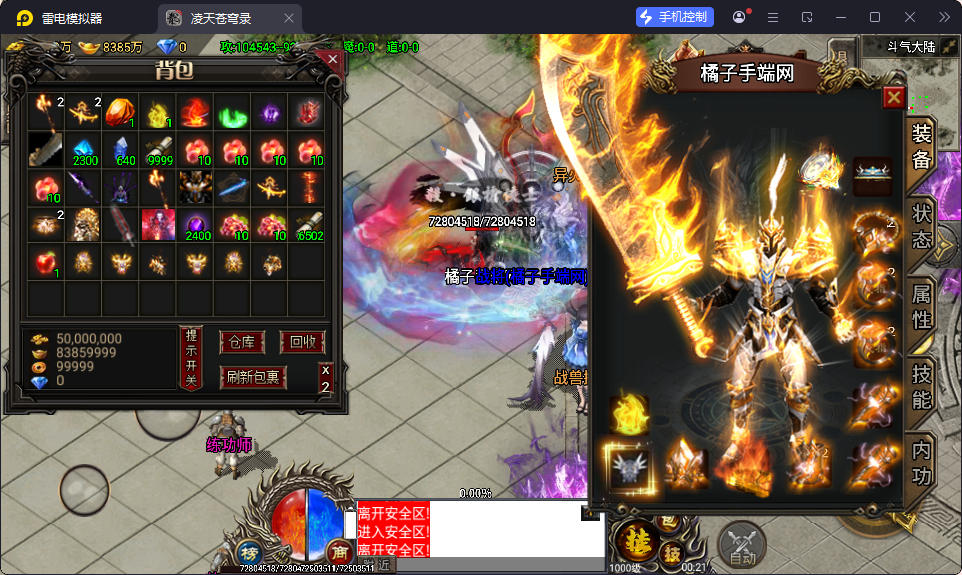
Task: Switch to the 内功 inner power tab
Action: [x=921, y=464]
